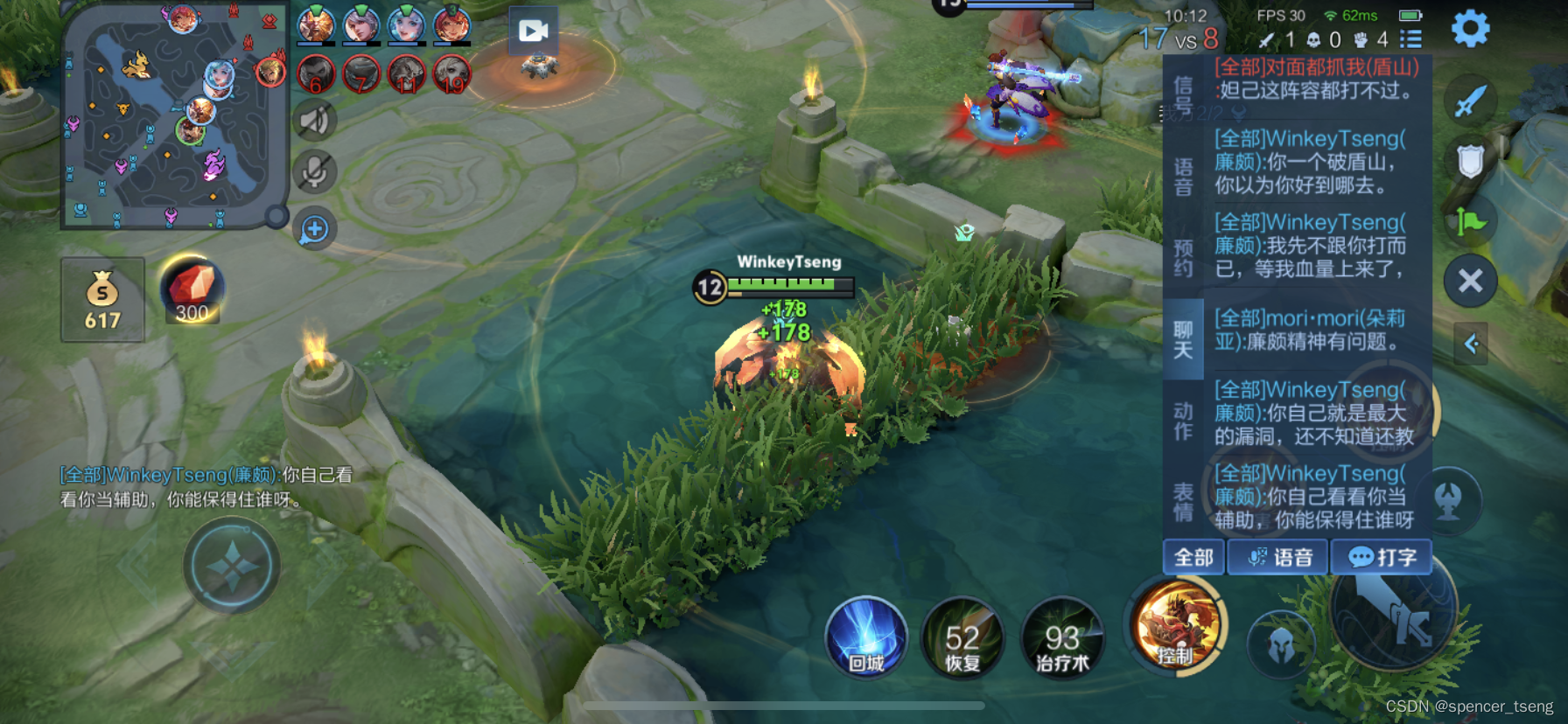This screenshot has height=724, width=1568.
Task: Open the 打字 typing input
Action: [x=1382, y=557]
